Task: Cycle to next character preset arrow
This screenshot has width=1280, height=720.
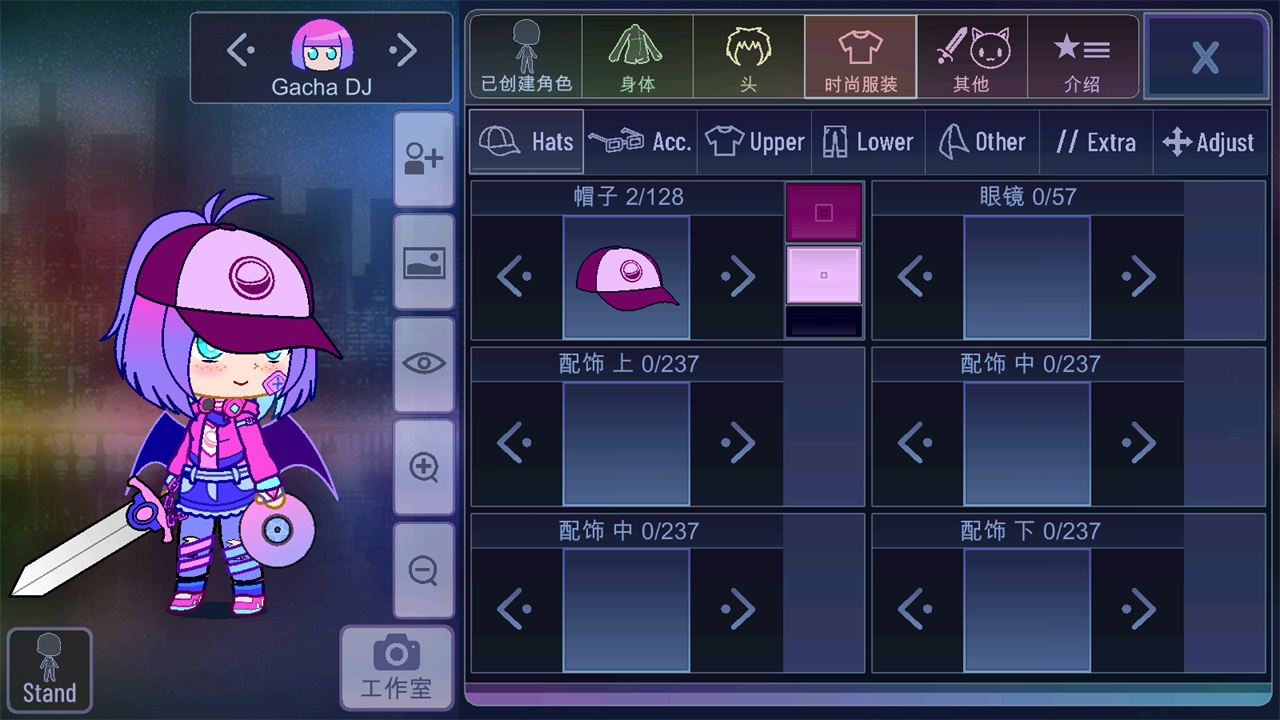Action: (404, 48)
